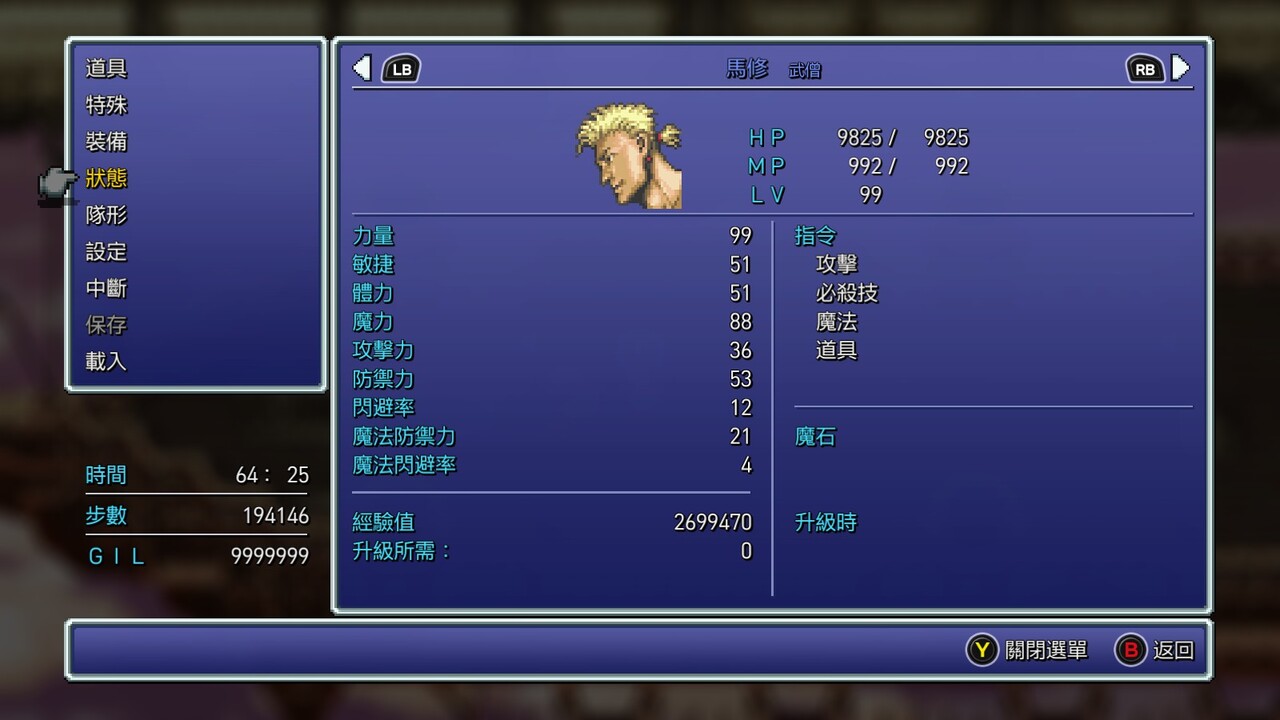Open the 設定 (Settings) menu
The height and width of the screenshot is (720, 1280).
point(106,252)
